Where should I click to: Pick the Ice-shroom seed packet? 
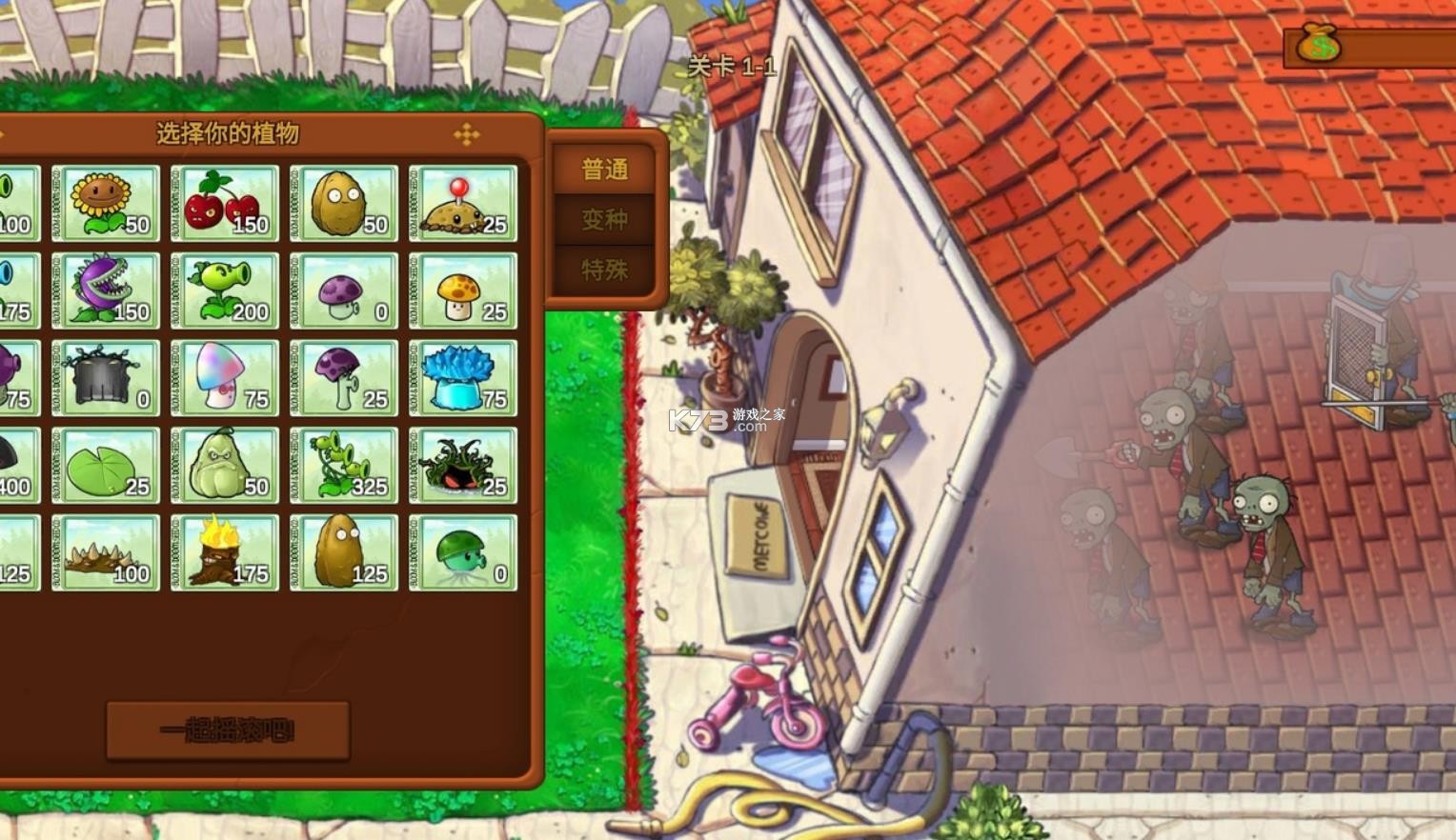[x=463, y=377]
